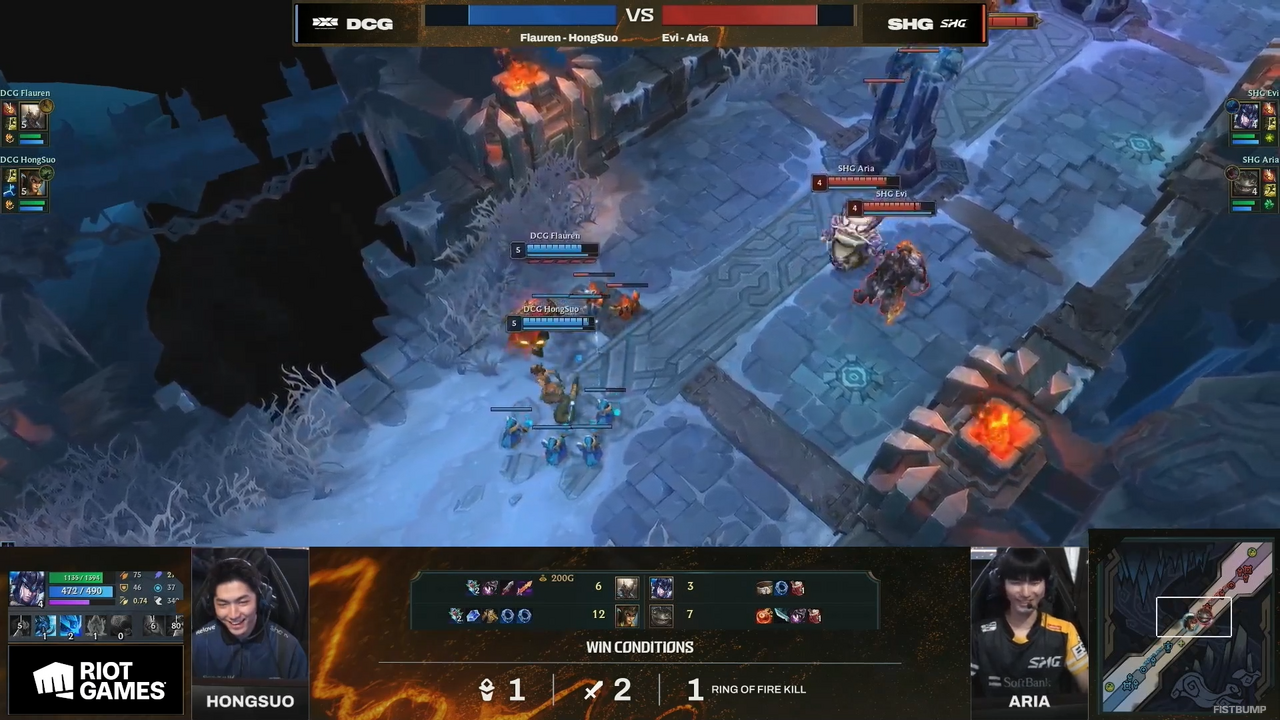The width and height of the screenshot is (1280, 720).
Task: Click the summoner spell icon showing 80 cooldown
Action: (175, 627)
